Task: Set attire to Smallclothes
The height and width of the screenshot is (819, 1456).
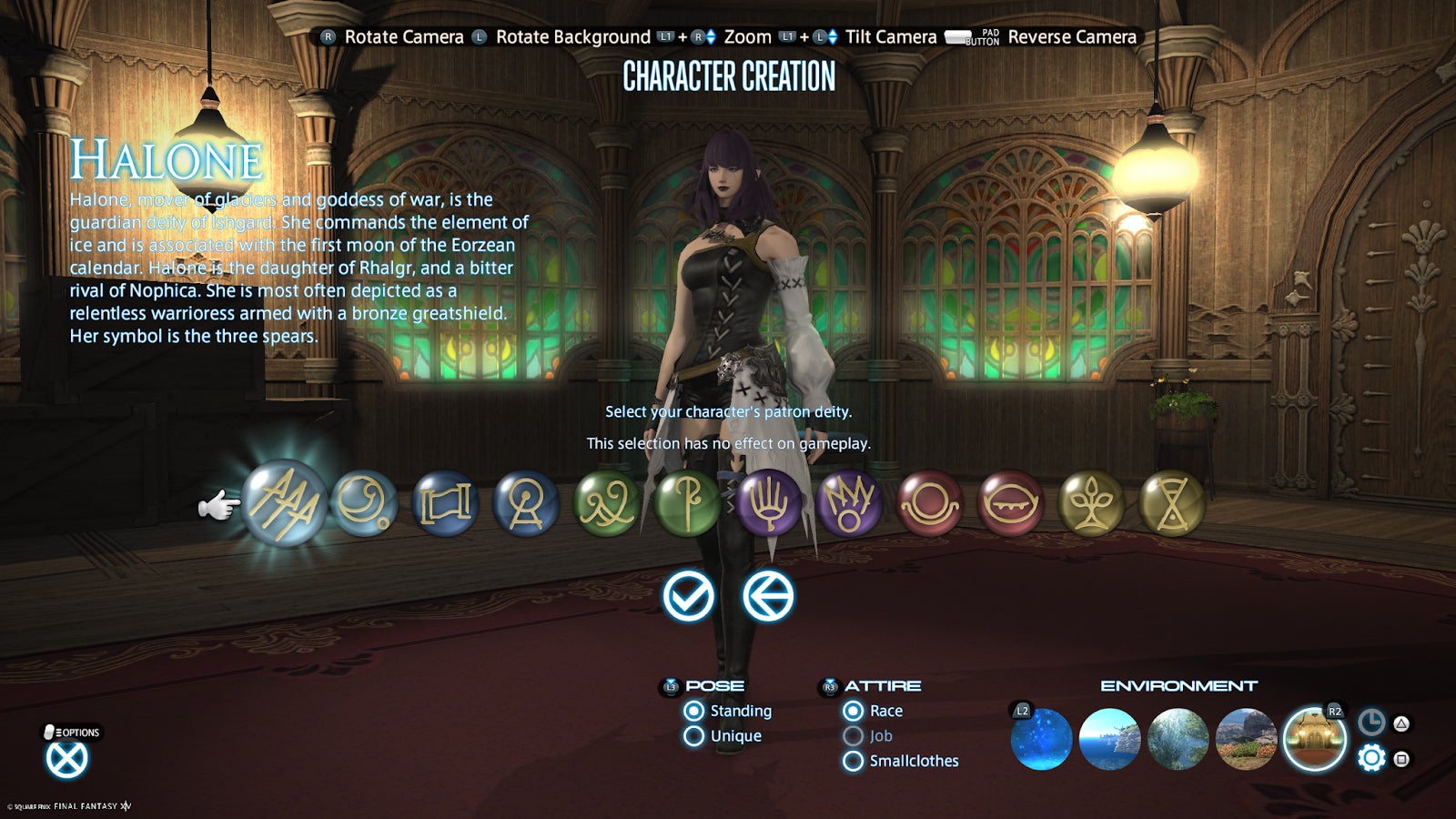Action: tap(854, 761)
